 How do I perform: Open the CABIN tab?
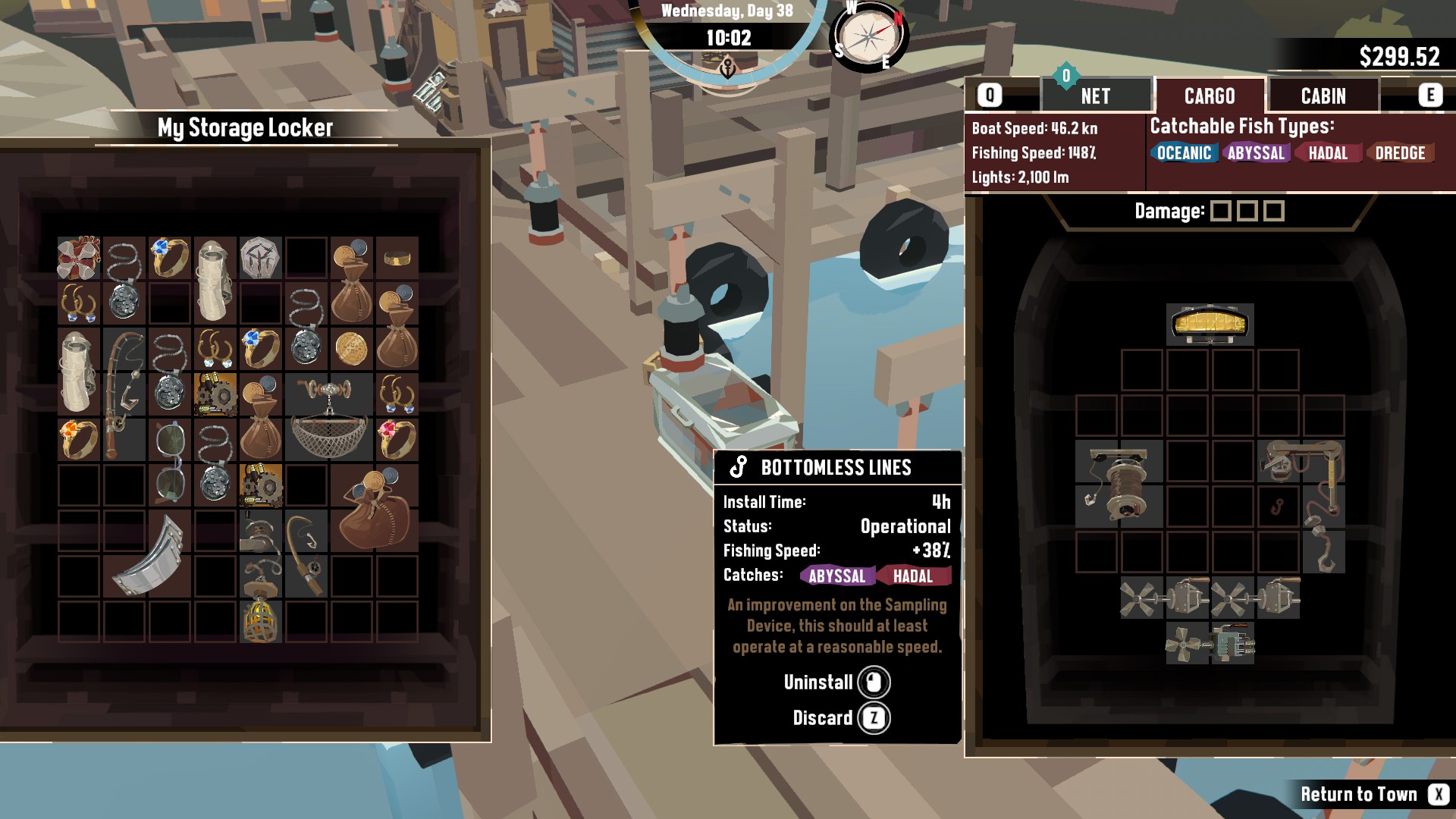click(1323, 96)
